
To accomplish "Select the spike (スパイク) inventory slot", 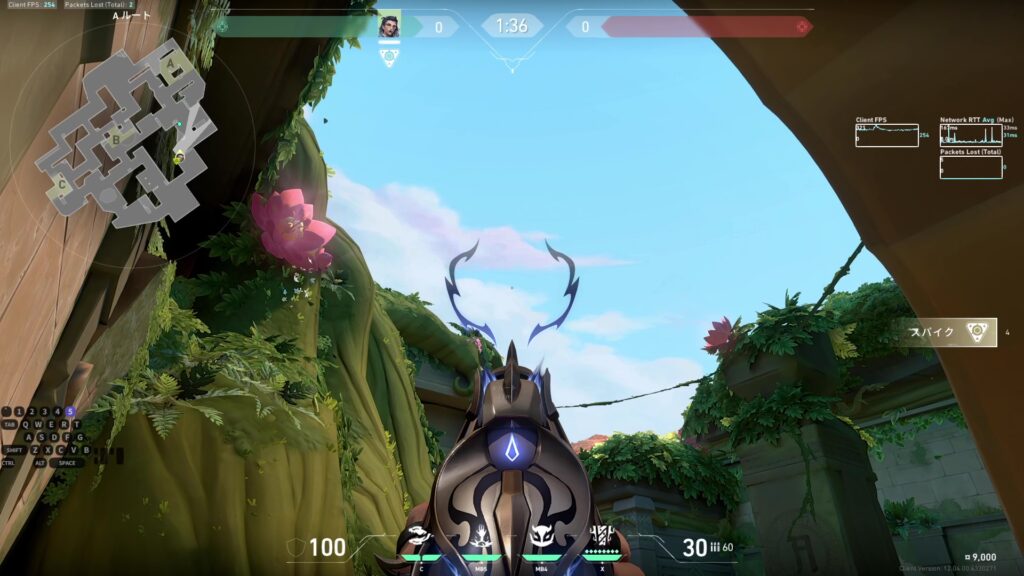I will click(946, 333).
